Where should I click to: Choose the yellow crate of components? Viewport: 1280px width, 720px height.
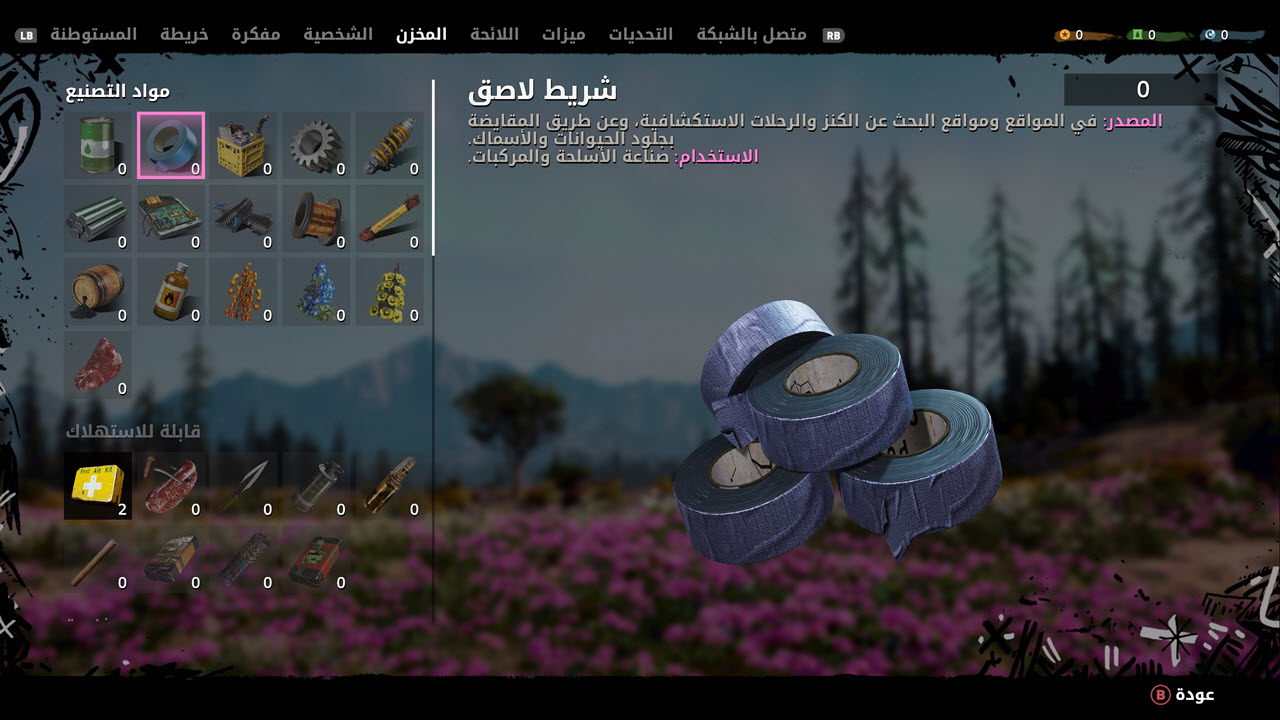(244, 146)
